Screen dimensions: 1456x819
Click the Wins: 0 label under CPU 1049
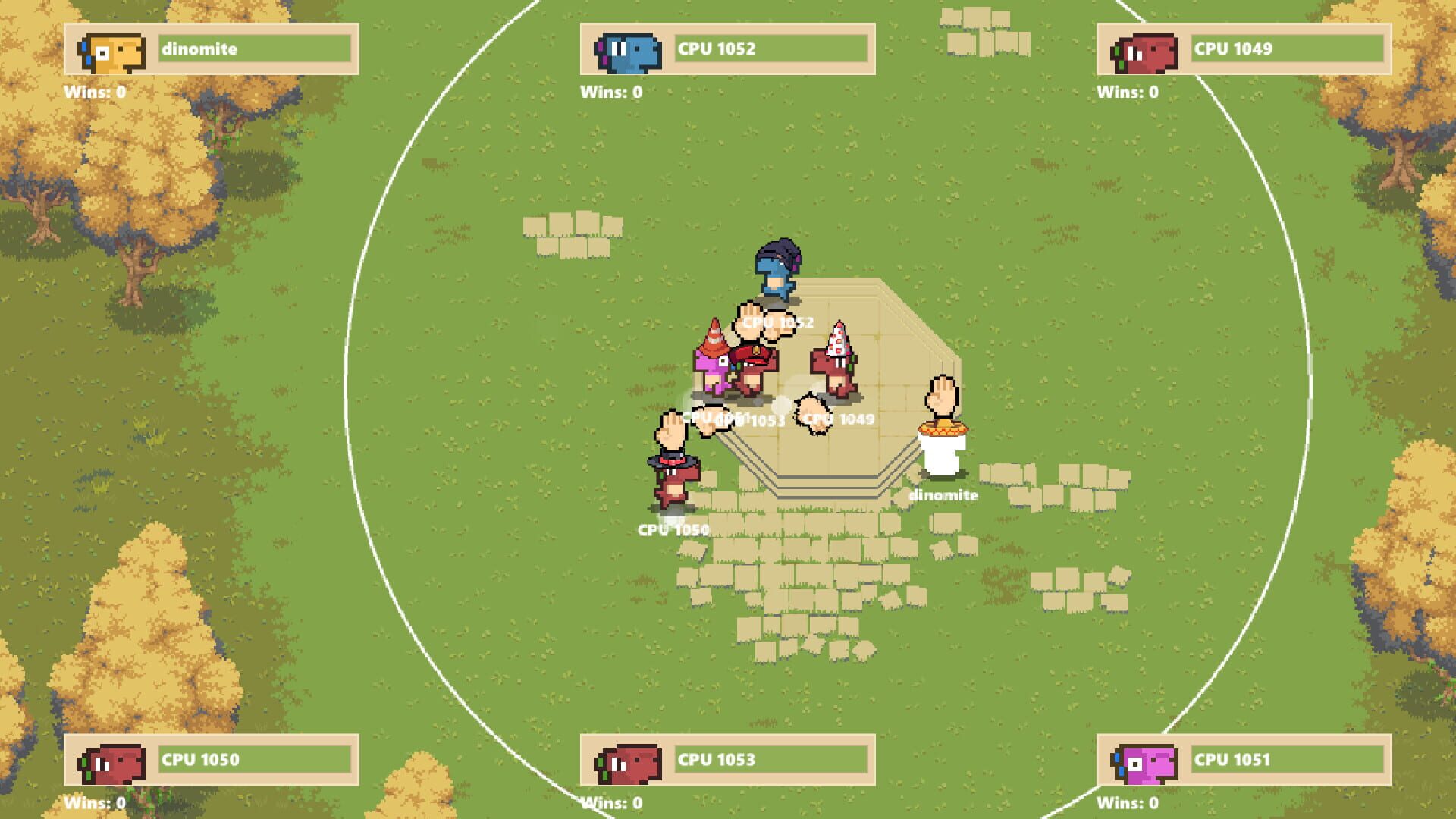(x=1129, y=93)
